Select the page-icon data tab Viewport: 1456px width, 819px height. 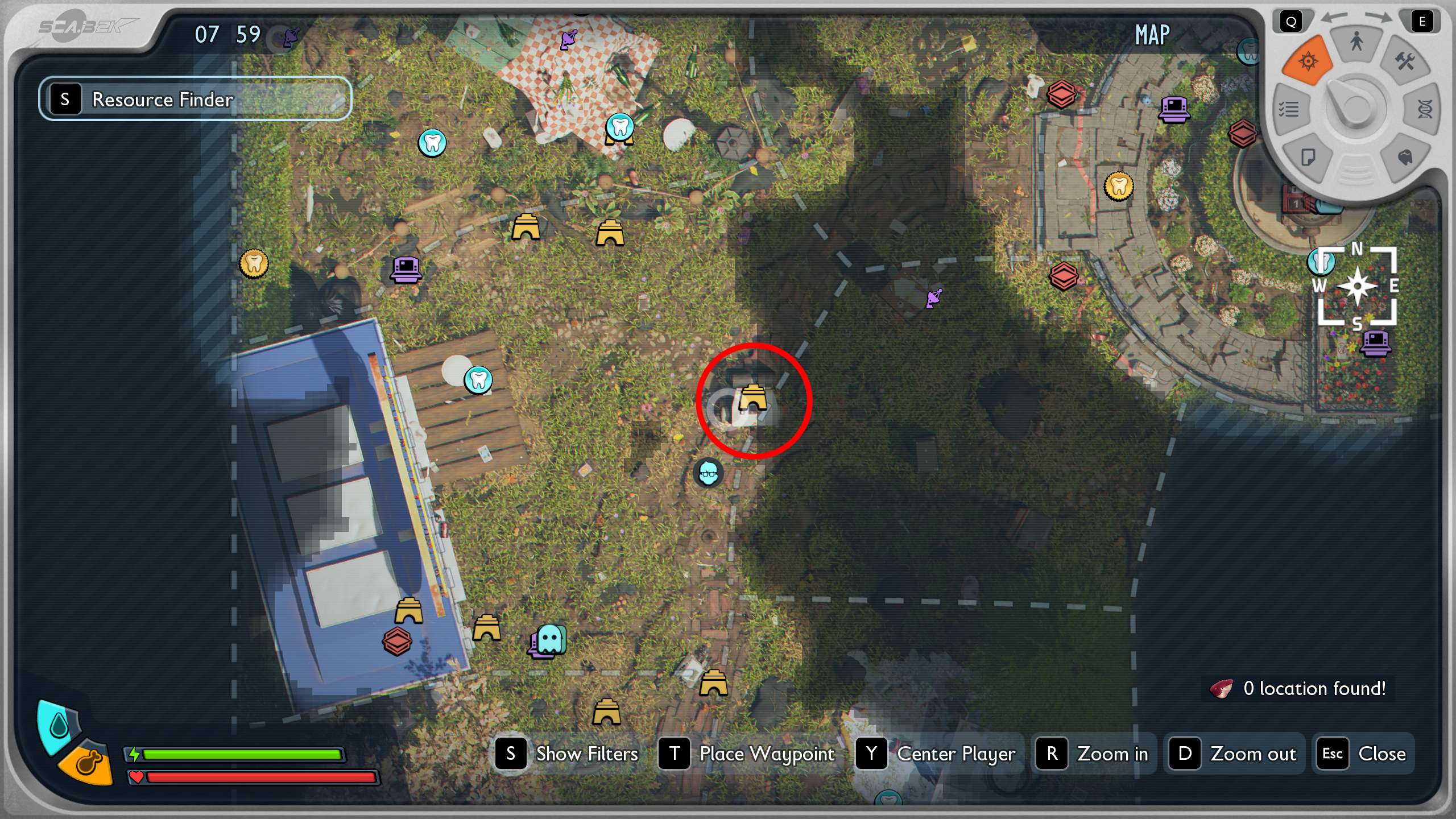(1308, 158)
